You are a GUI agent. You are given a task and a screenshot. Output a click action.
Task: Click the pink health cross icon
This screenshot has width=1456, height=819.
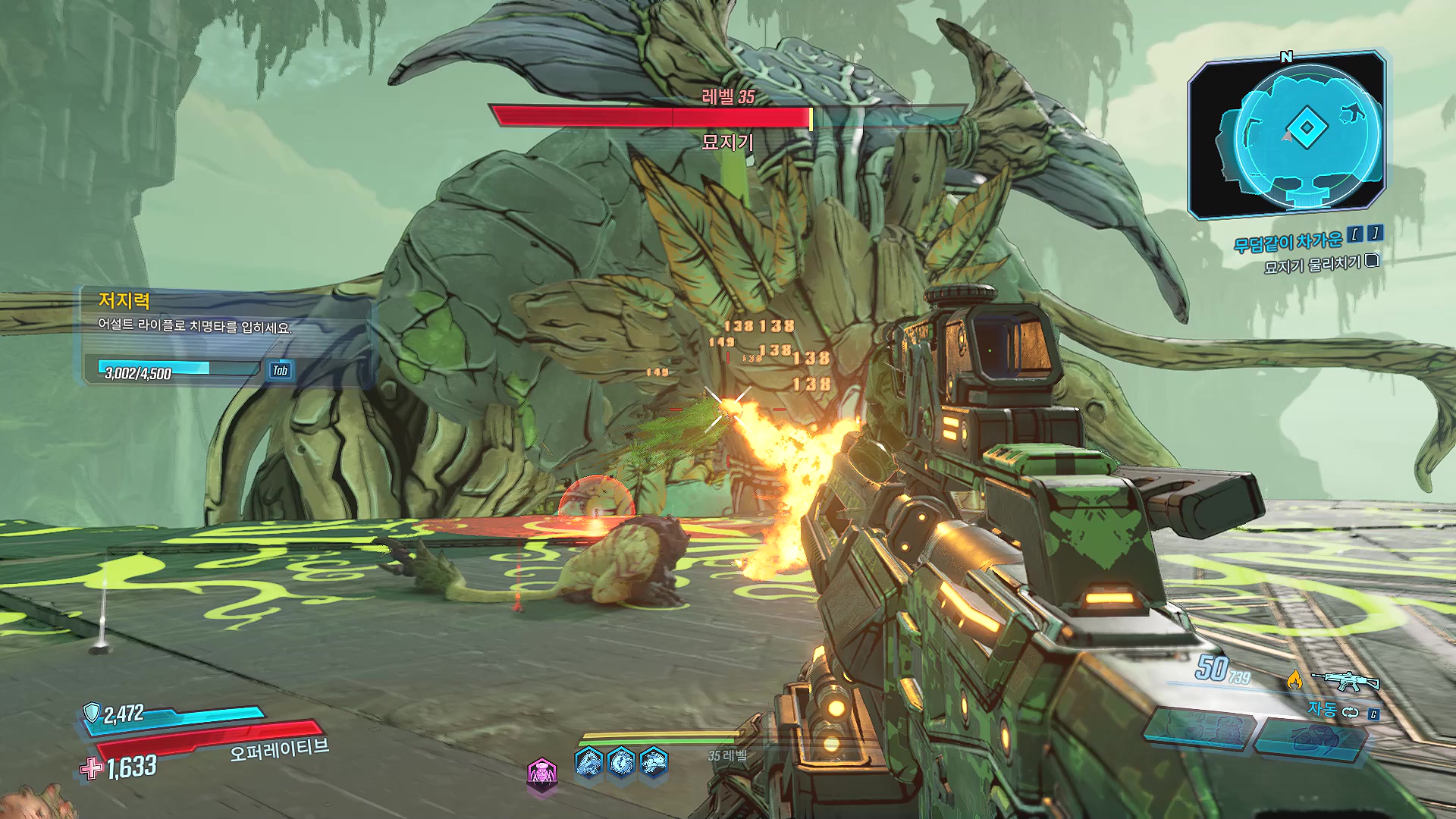click(x=91, y=768)
